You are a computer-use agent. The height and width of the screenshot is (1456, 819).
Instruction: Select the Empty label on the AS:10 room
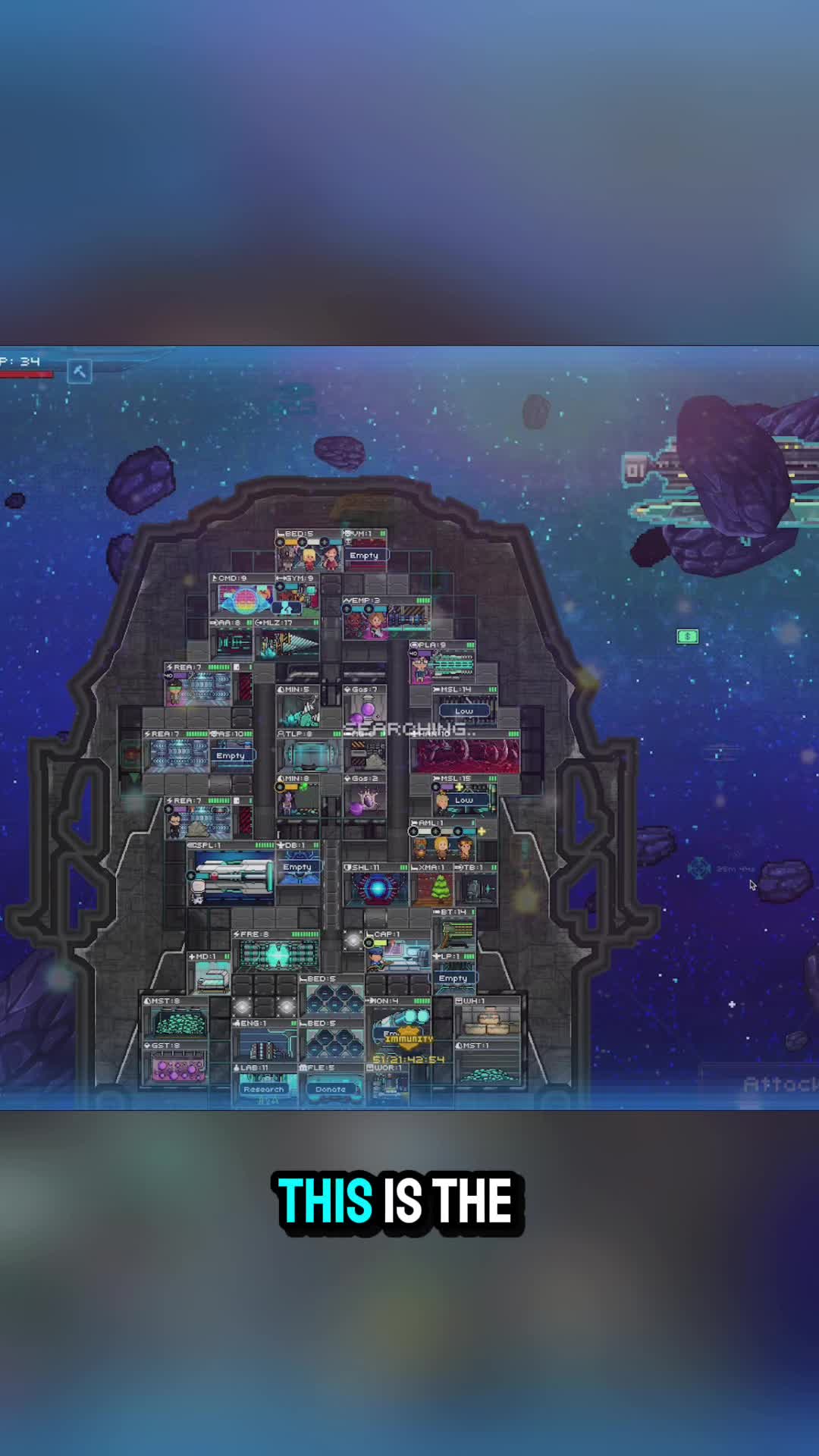click(x=231, y=756)
